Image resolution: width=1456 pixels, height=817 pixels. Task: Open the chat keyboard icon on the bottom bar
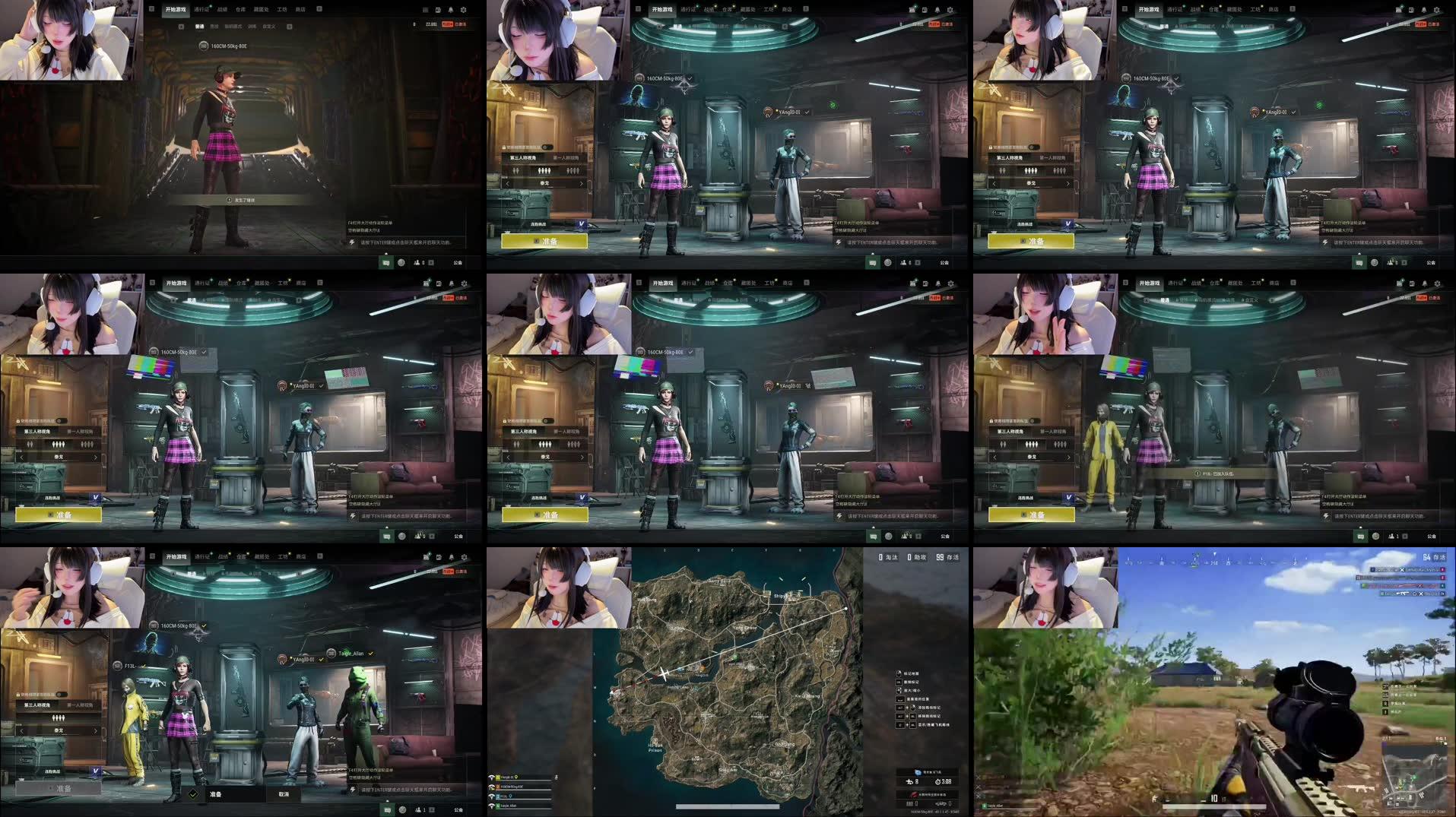click(x=873, y=263)
